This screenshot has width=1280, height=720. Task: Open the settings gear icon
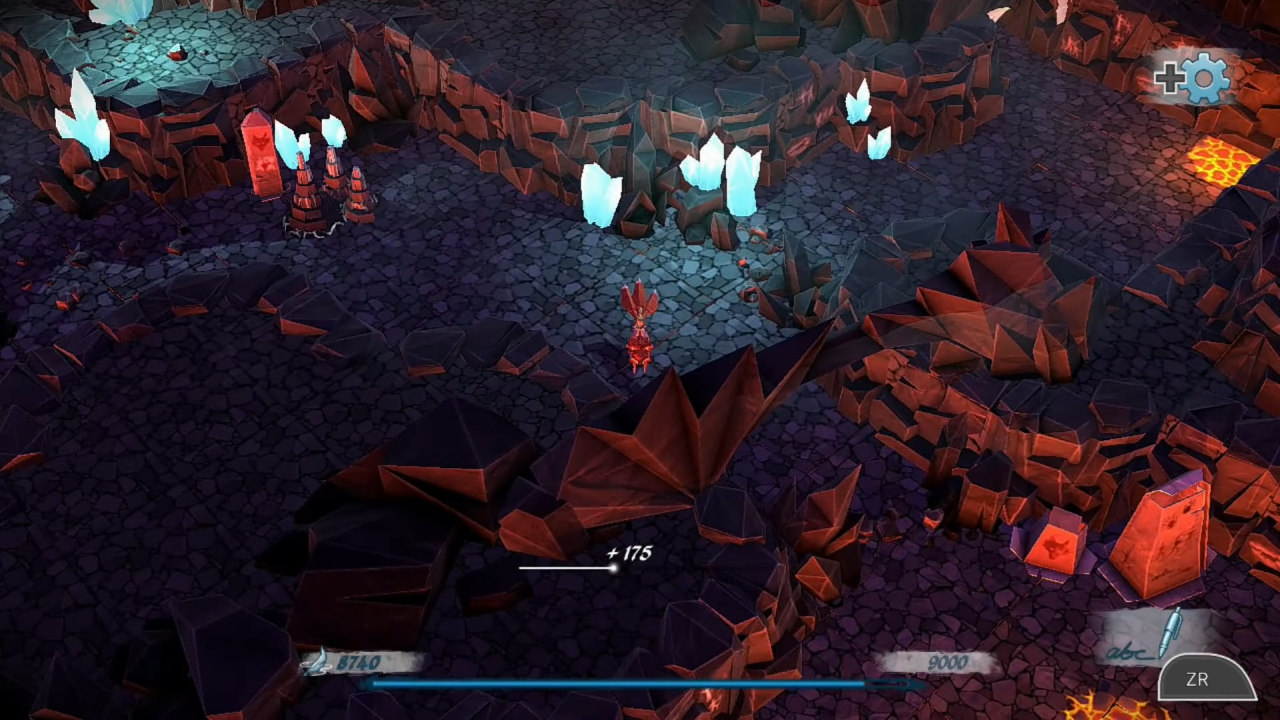pyautogui.click(x=1204, y=79)
